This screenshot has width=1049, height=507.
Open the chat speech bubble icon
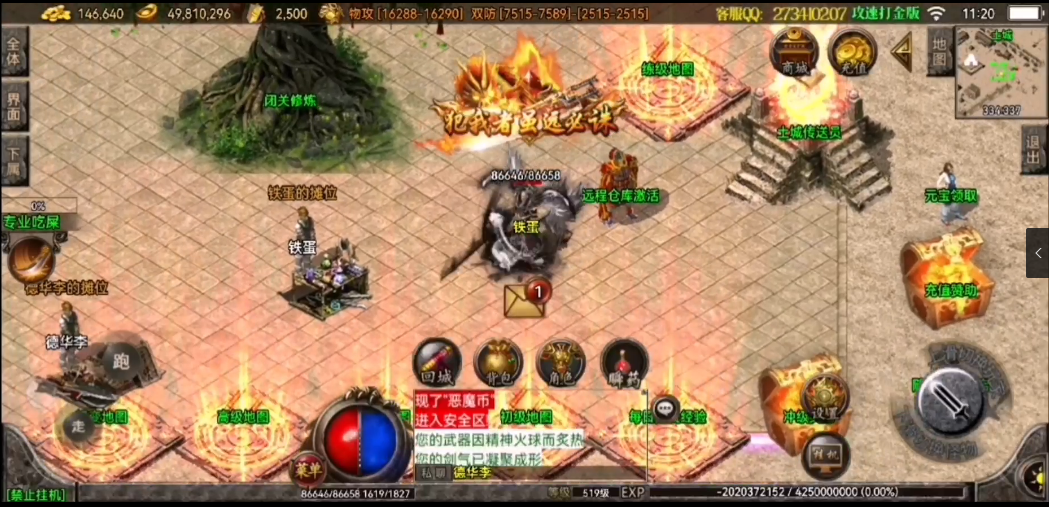667,409
